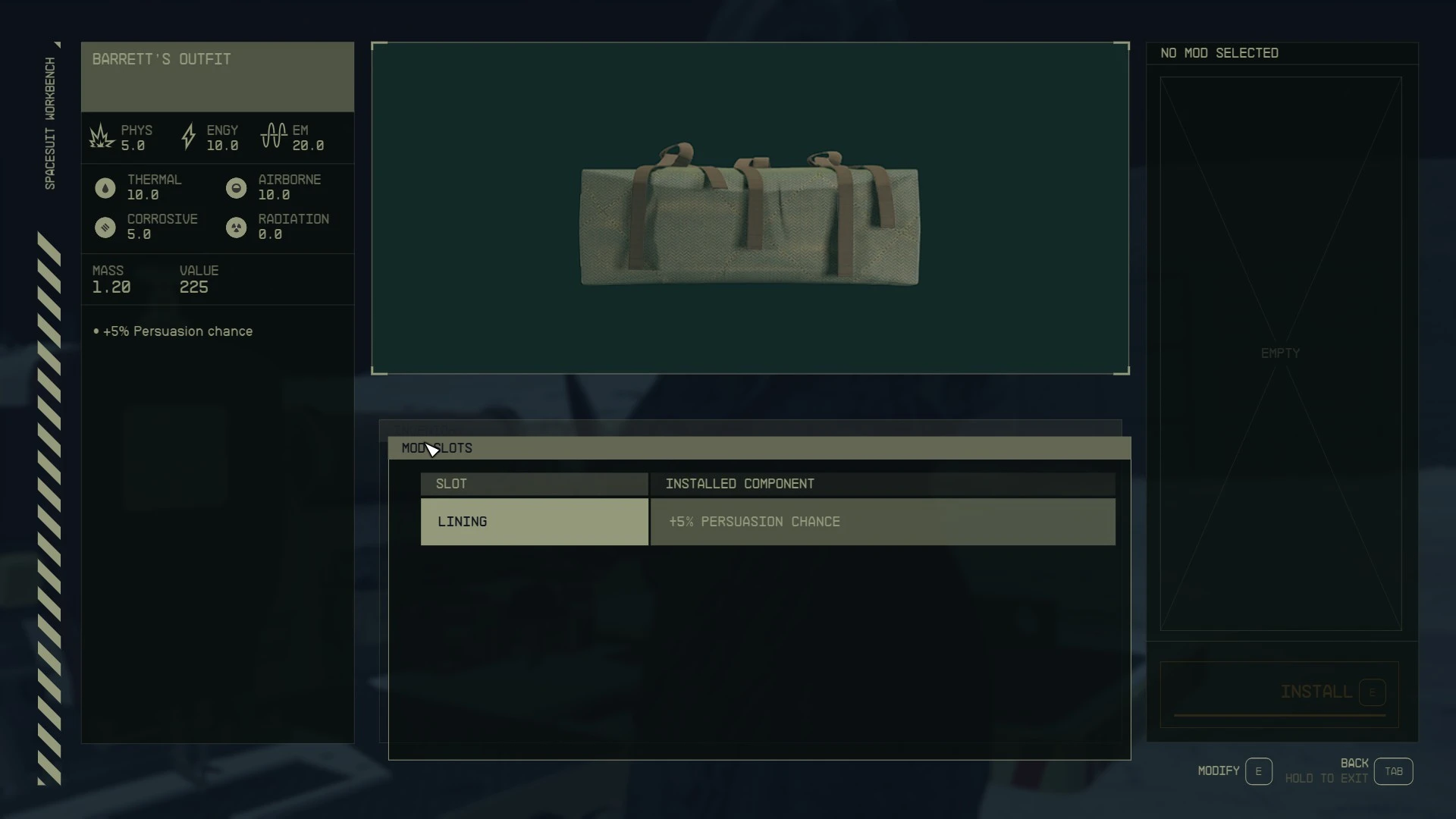Click the TAB key icon beside BACK
Image resolution: width=1456 pixels, height=819 pixels.
1394,770
